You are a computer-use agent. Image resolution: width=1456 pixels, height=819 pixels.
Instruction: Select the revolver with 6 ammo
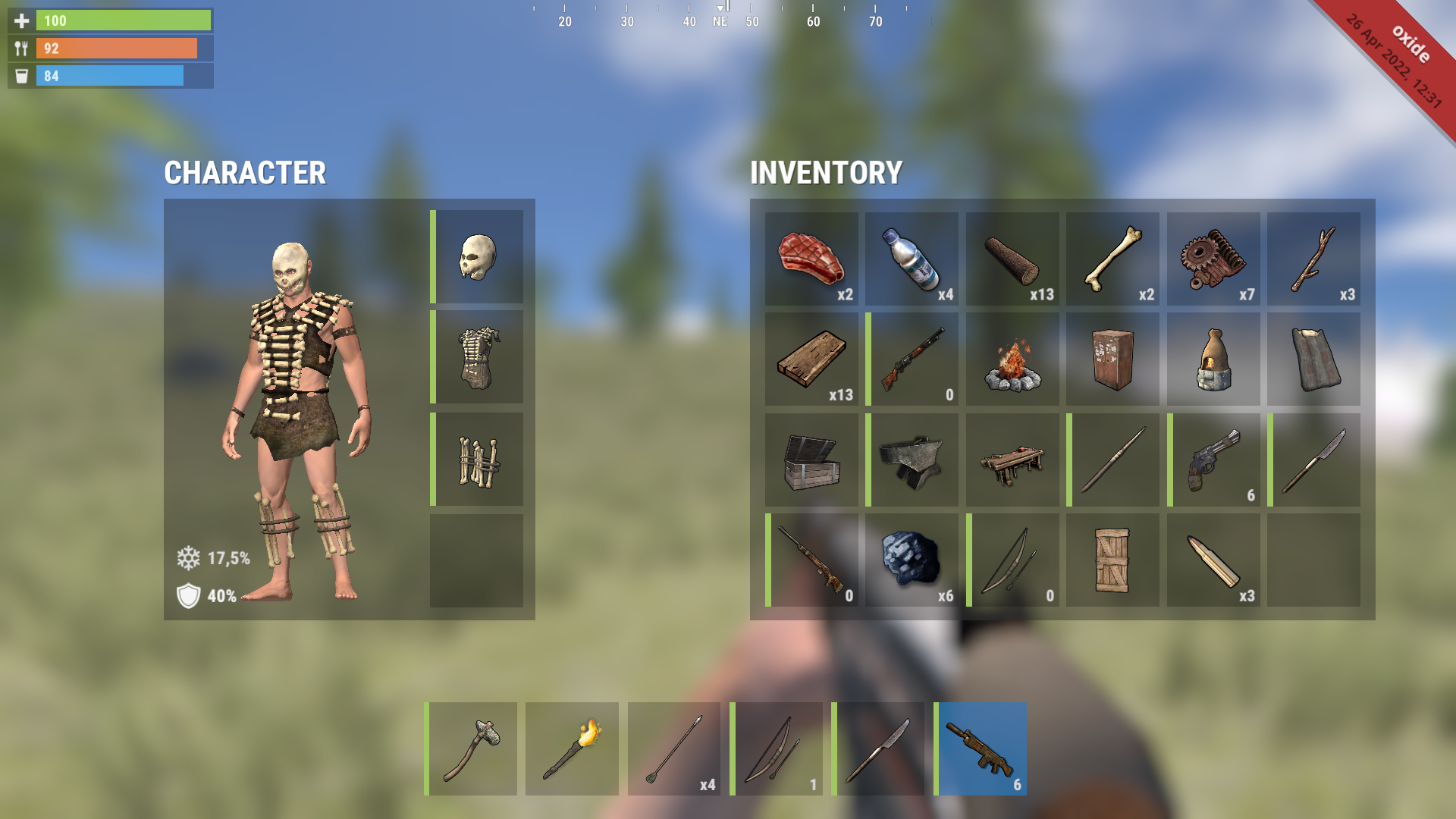coord(1213,459)
